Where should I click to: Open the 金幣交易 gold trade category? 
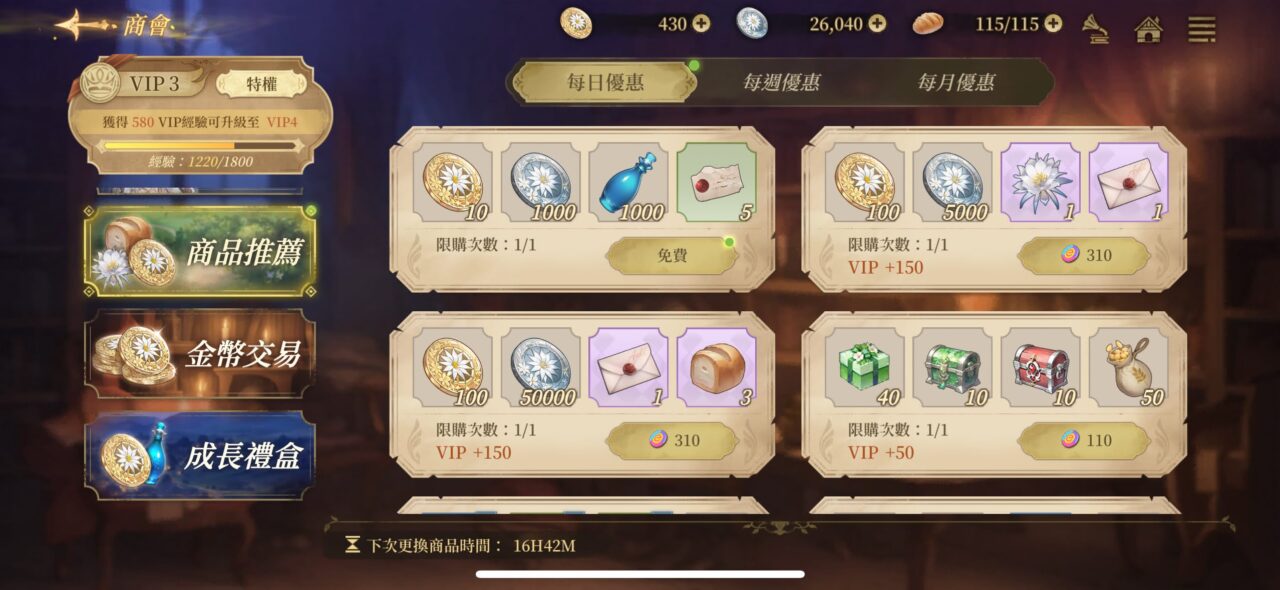click(199, 354)
